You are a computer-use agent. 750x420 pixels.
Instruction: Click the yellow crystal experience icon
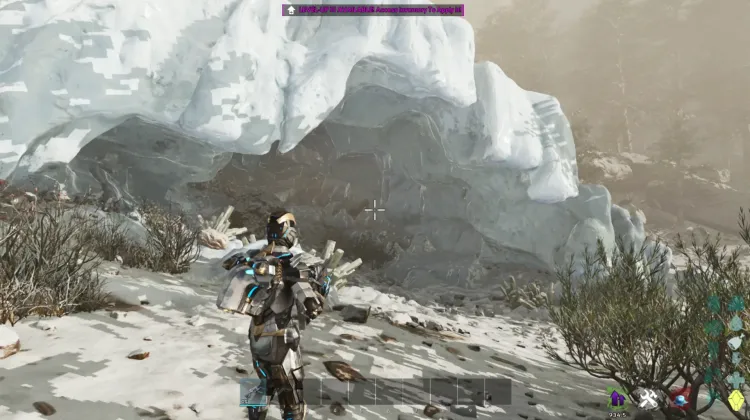(736, 400)
